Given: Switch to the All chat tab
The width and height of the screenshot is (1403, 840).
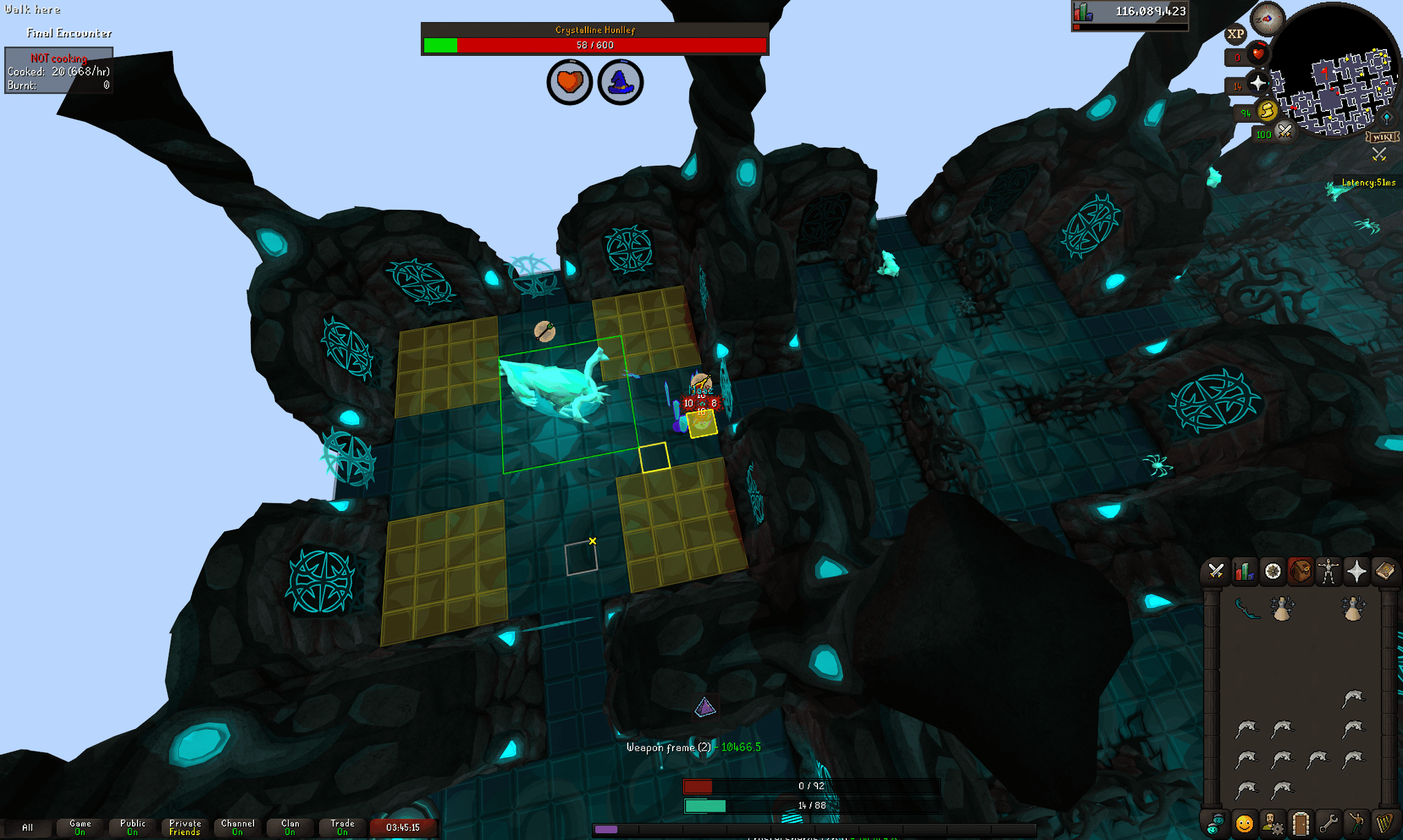Looking at the screenshot, I should click(x=28, y=827).
